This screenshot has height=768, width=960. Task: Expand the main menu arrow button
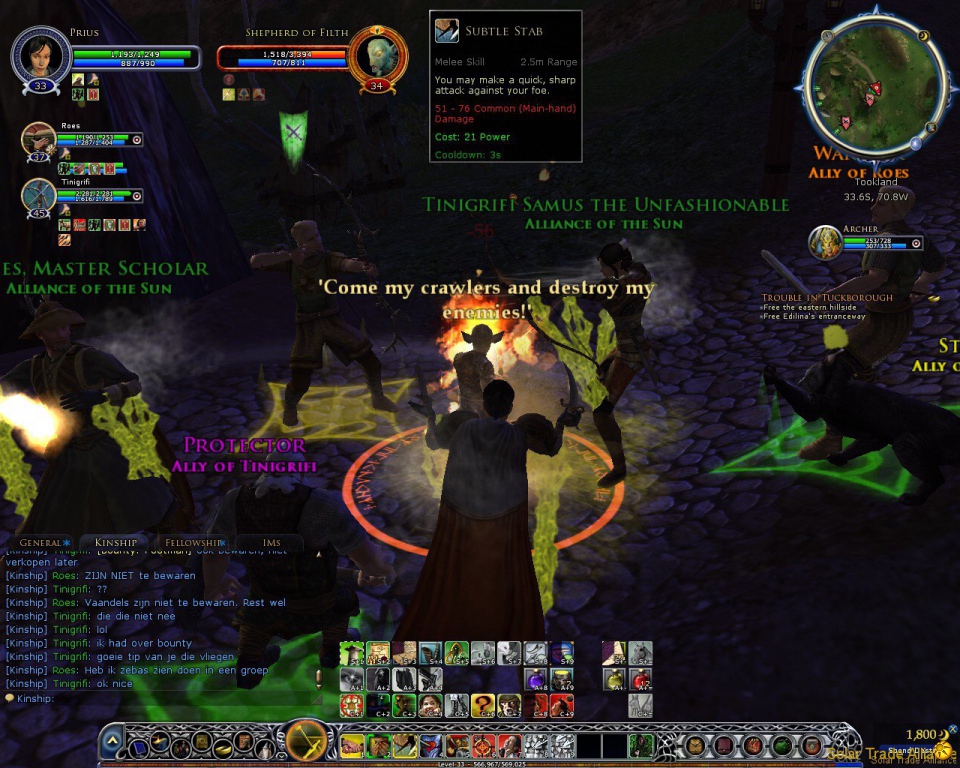click(x=113, y=743)
